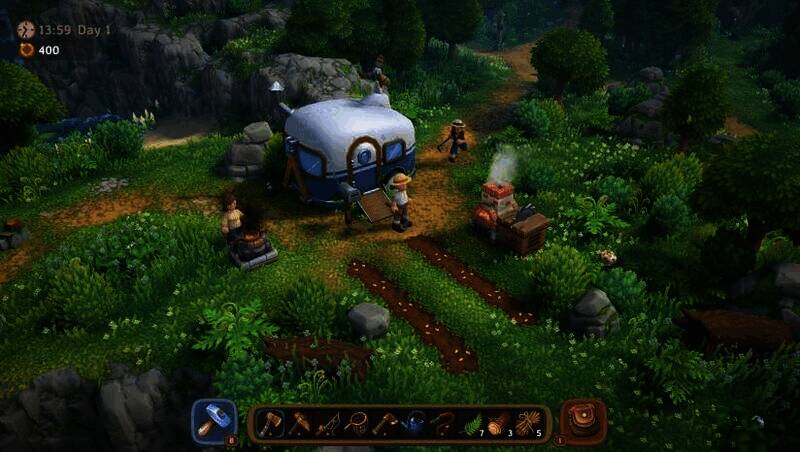The width and height of the screenshot is (800, 452).
Task: Select the wood log stack
Action: point(501,423)
